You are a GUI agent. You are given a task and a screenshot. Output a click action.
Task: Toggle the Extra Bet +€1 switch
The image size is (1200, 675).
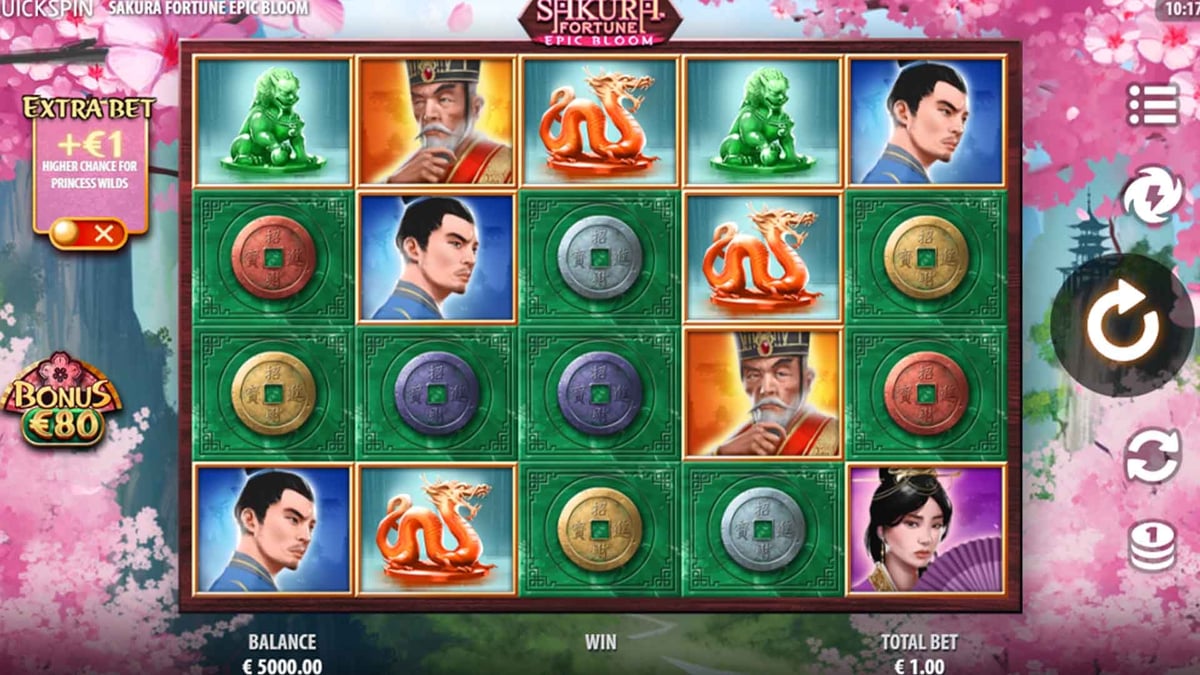[x=88, y=233]
